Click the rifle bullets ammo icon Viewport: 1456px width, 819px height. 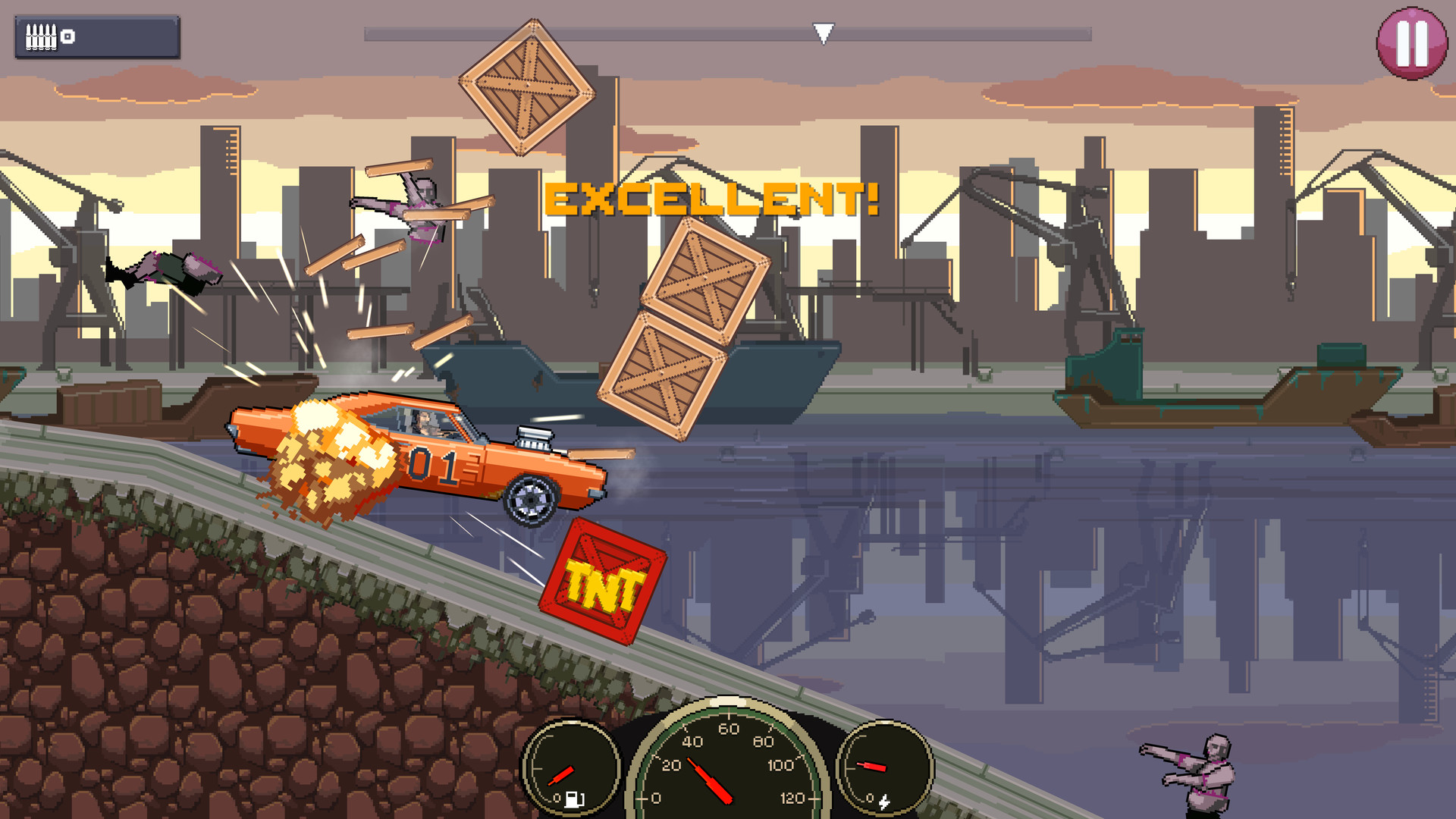(42, 36)
